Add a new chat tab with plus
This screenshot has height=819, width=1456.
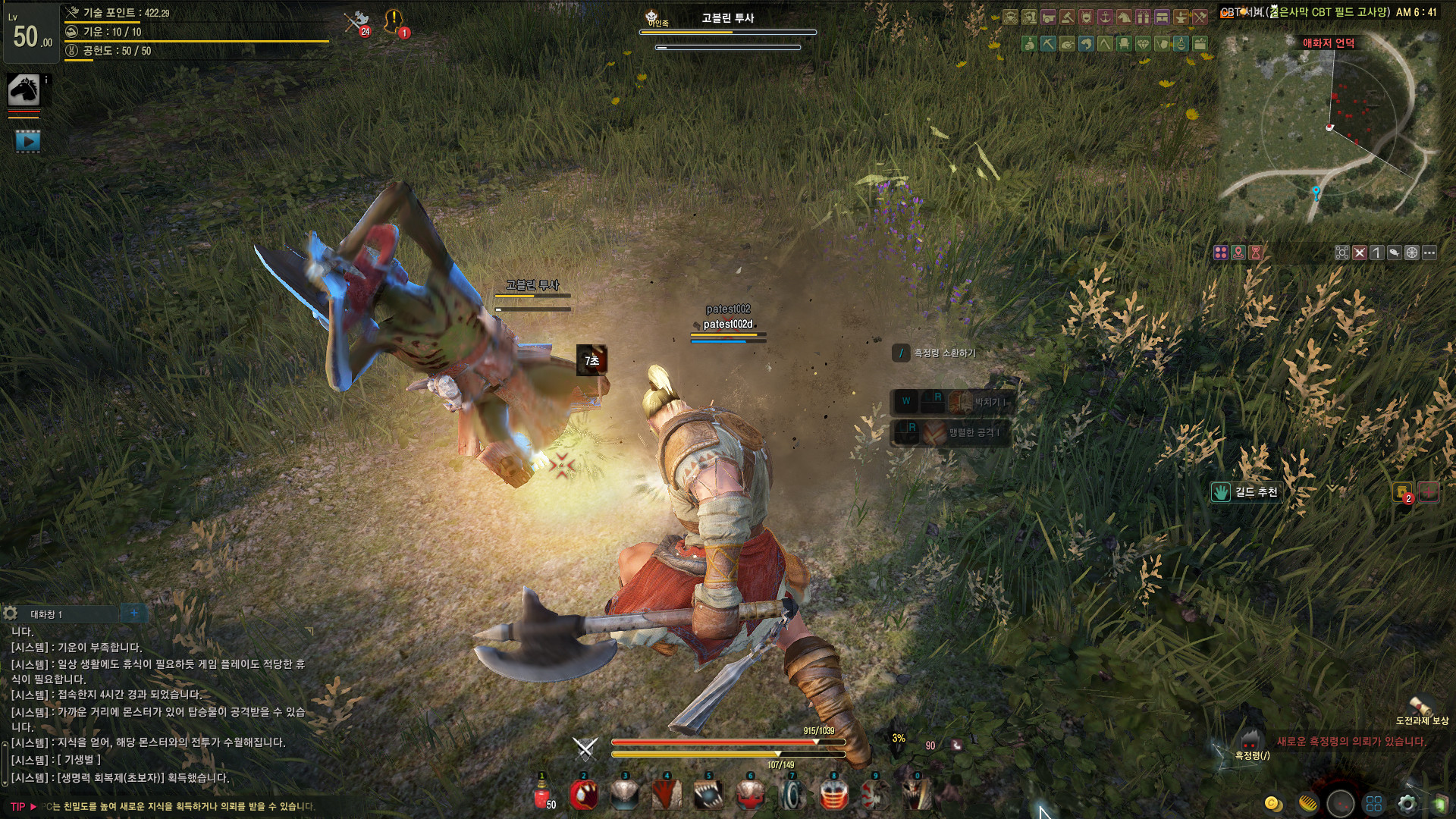coord(134,613)
